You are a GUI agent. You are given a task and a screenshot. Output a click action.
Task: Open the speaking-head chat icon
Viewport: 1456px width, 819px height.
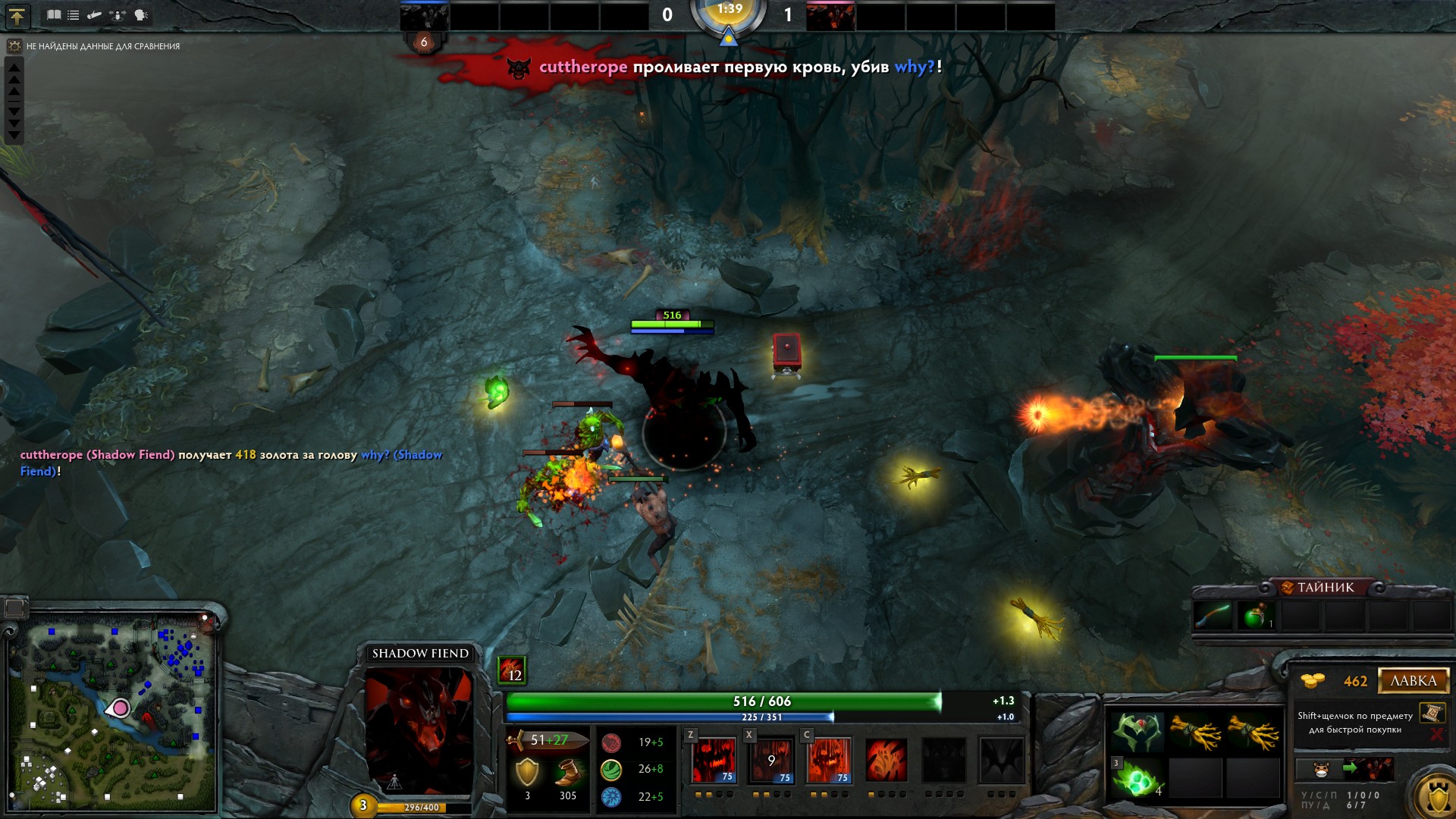(x=141, y=15)
